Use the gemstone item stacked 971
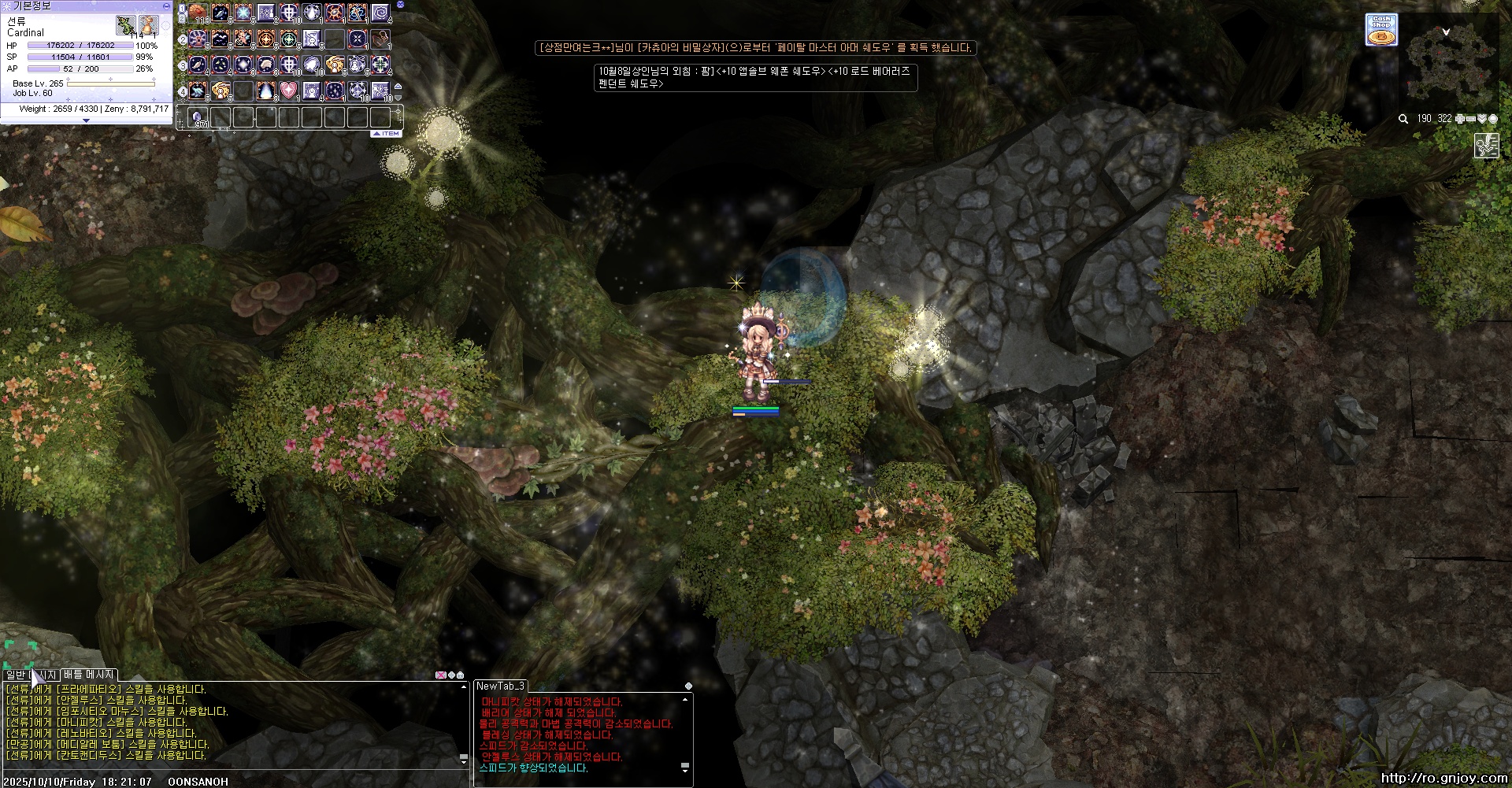Screen dimensions: 1512x788 point(198,117)
